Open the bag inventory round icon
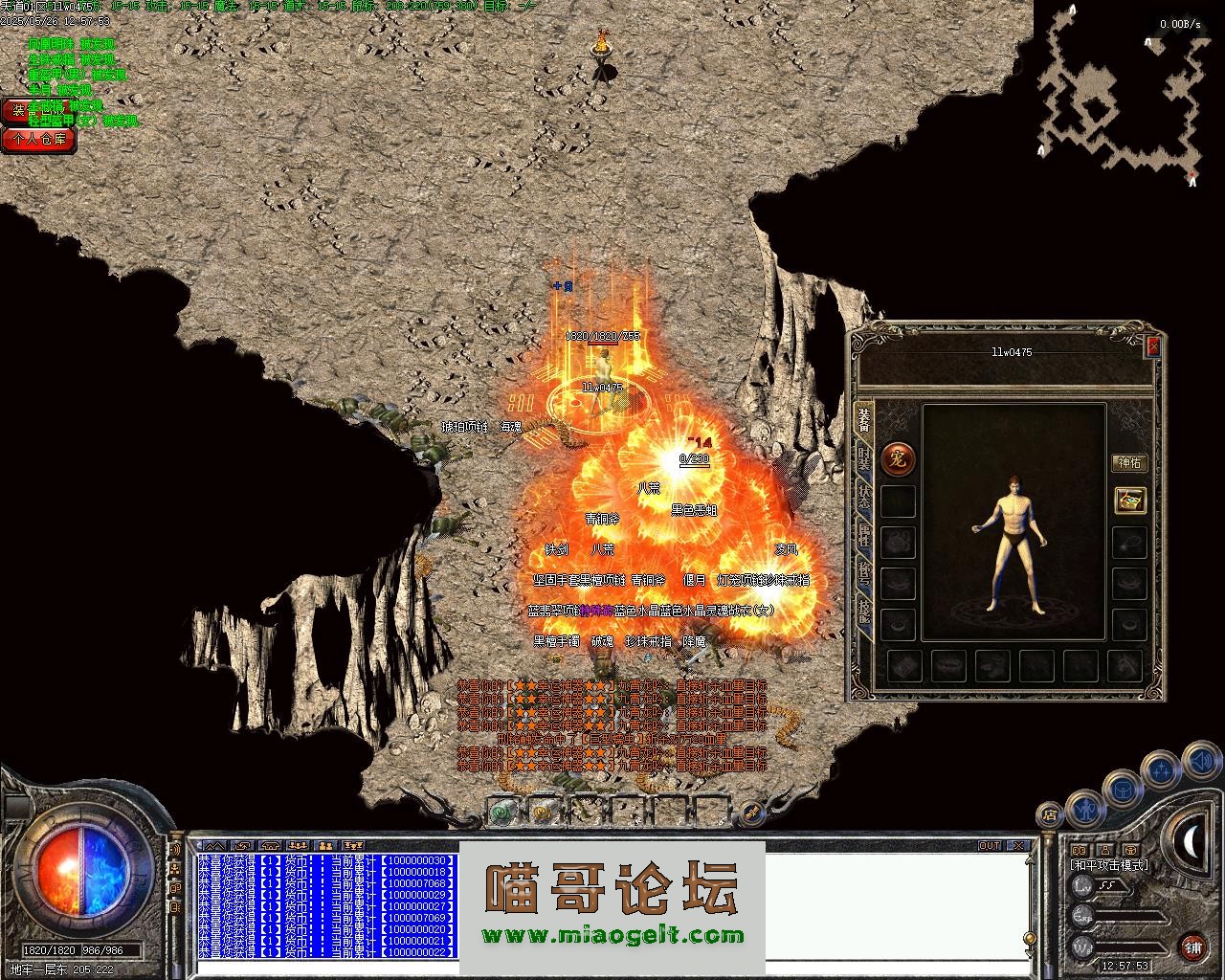The height and width of the screenshot is (980, 1225). [1123, 789]
